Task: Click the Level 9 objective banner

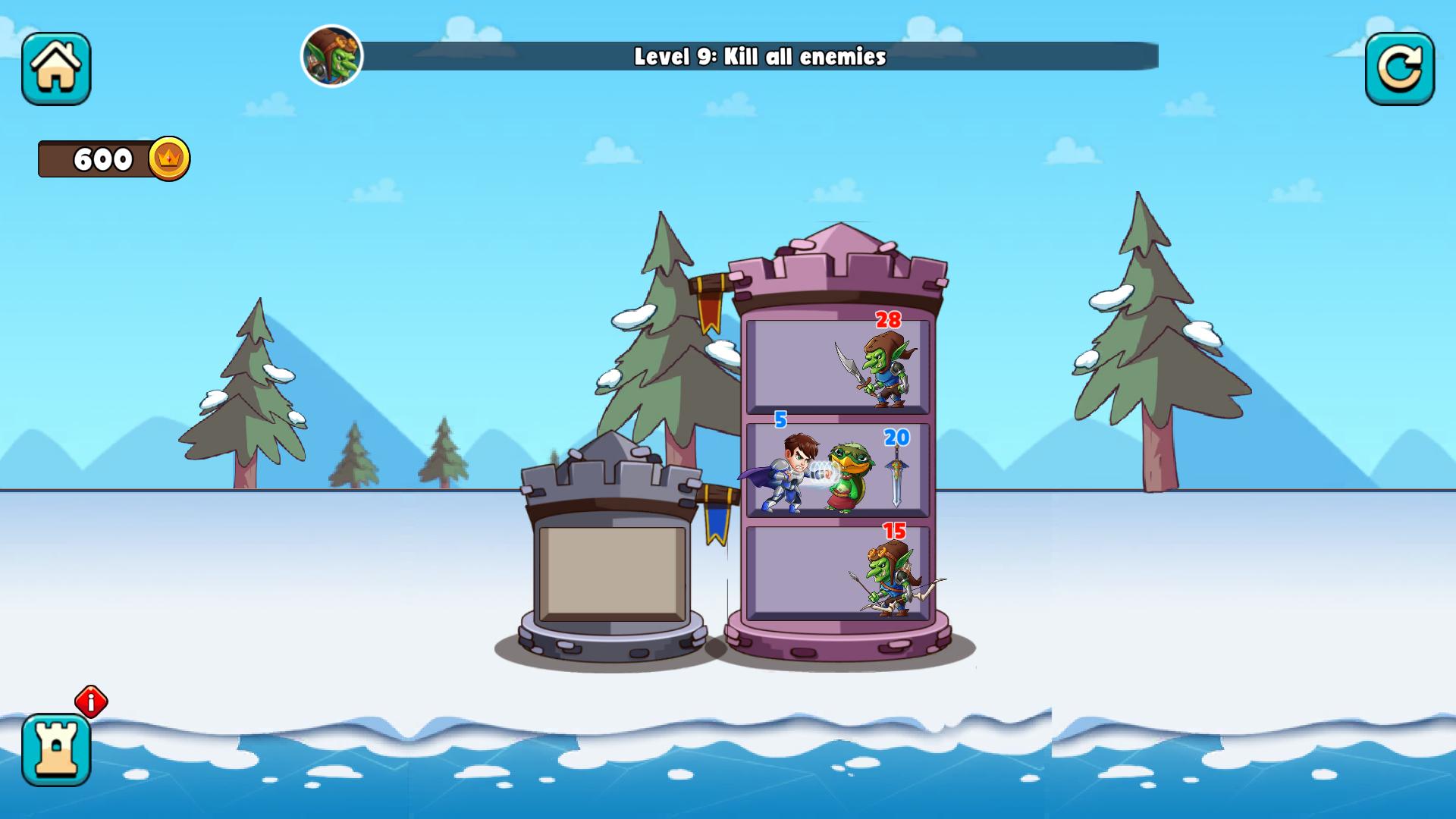Action: (758, 55)
